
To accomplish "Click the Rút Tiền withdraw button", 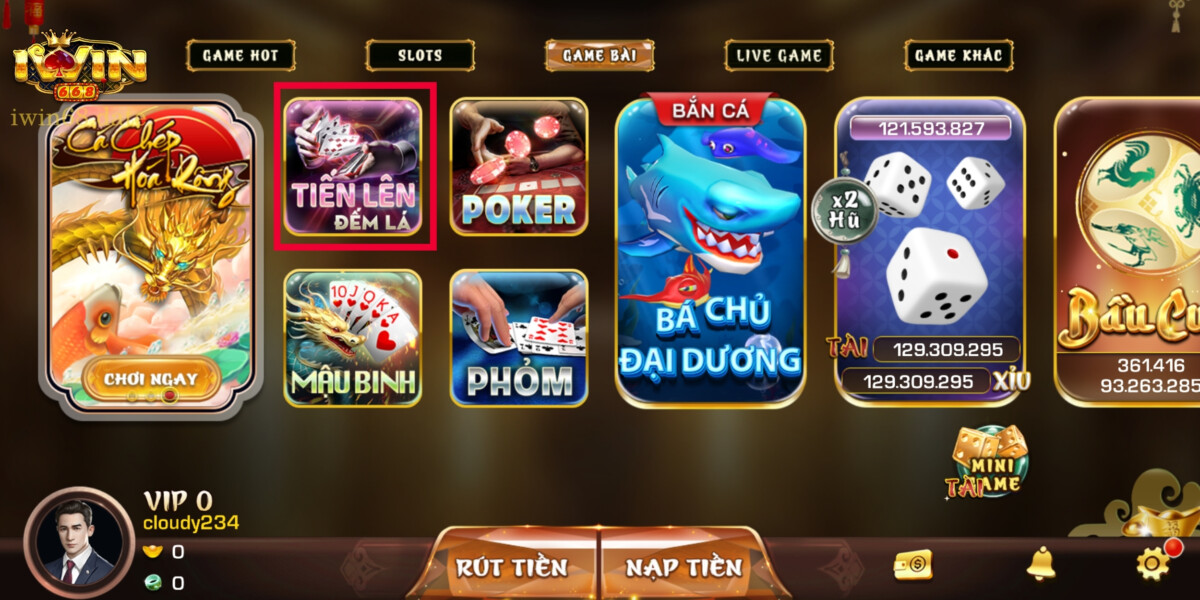I will point(512,567).
